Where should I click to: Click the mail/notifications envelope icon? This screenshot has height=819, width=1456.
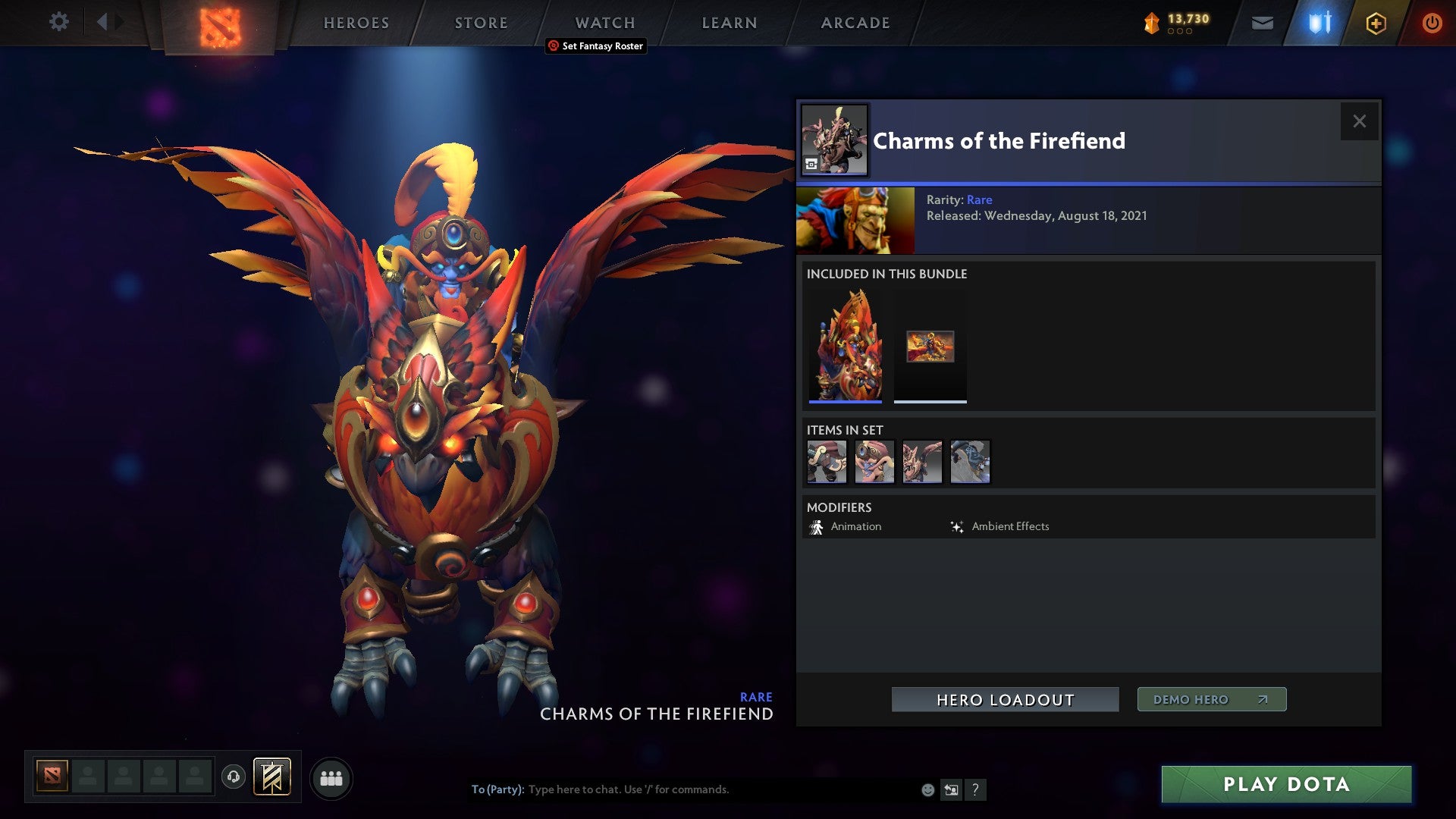pyautogui.click(x=1263, y=23)
